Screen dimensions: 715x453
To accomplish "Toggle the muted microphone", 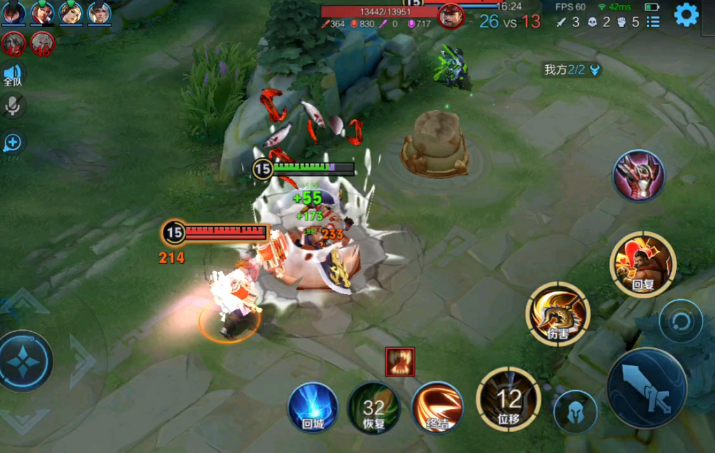I will 13,106.
